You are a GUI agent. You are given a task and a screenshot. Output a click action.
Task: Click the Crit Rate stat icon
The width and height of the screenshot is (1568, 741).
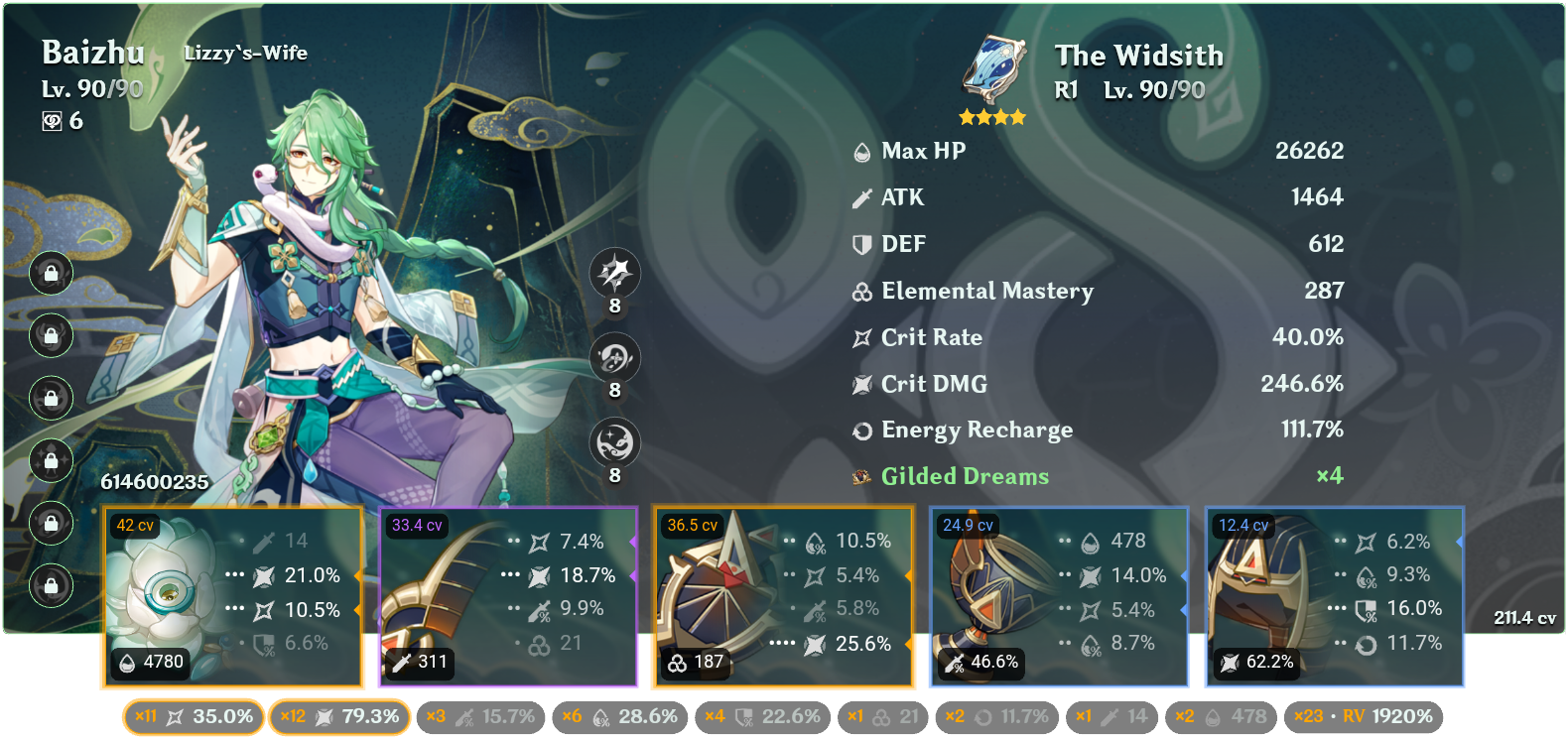point(859,337)
